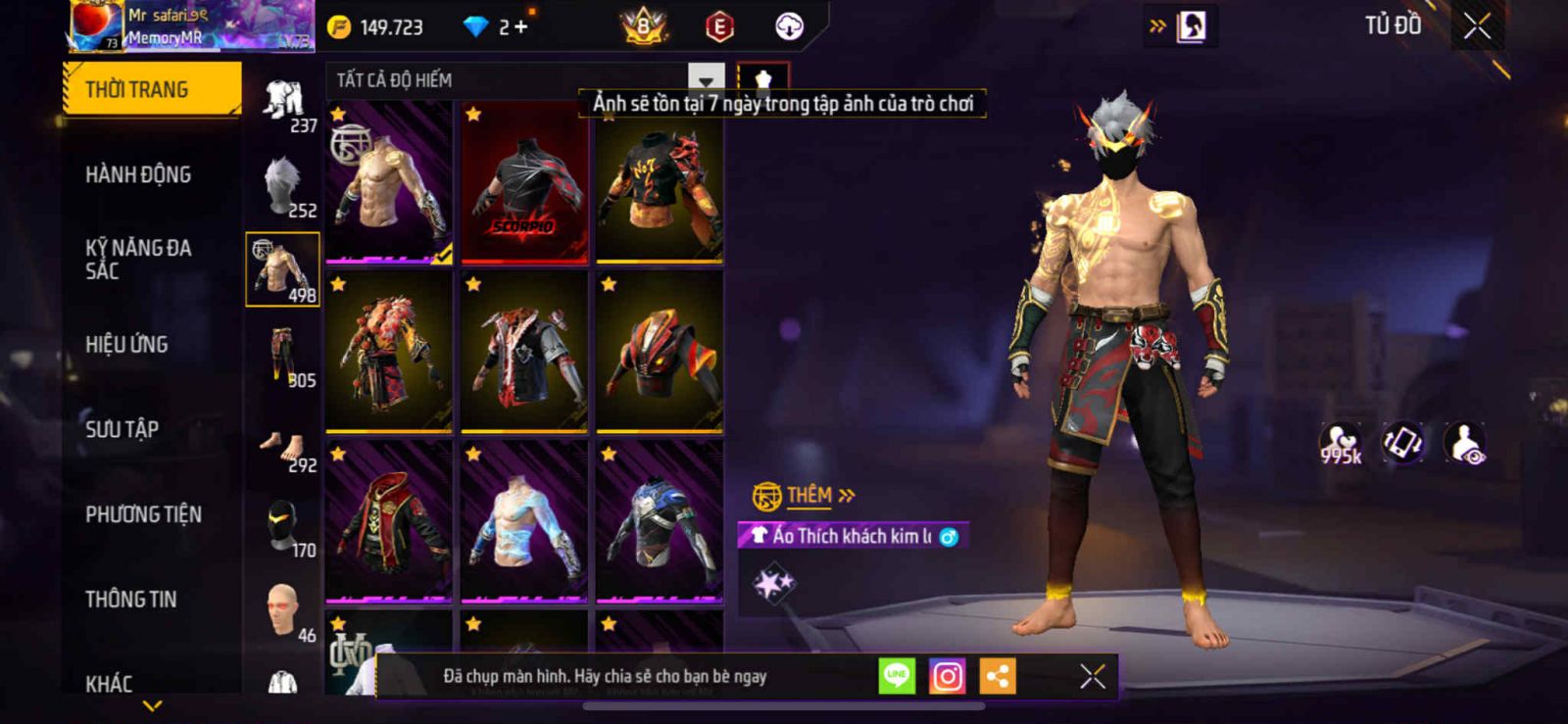
Task: Close the wardrobe with the top-right X
Action: [x=1477, y=26]
